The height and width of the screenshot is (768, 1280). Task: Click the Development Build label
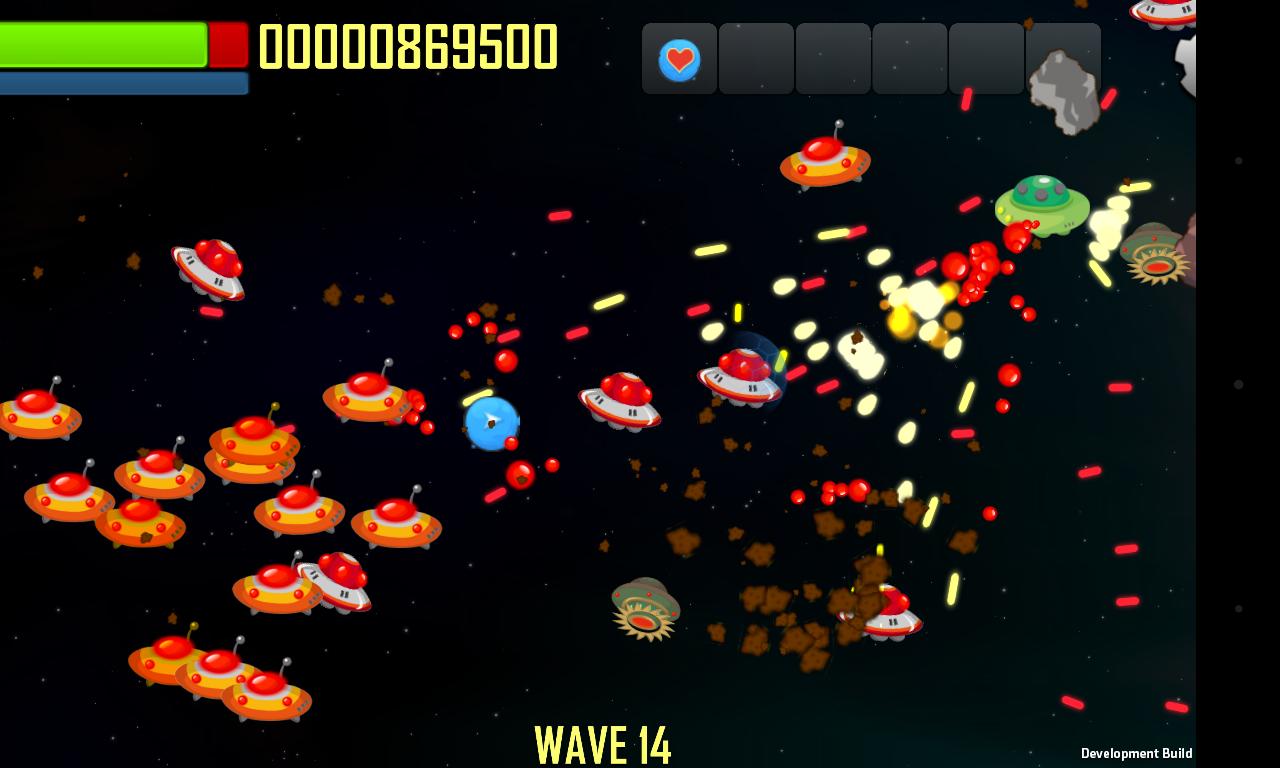coord(1136,753)
